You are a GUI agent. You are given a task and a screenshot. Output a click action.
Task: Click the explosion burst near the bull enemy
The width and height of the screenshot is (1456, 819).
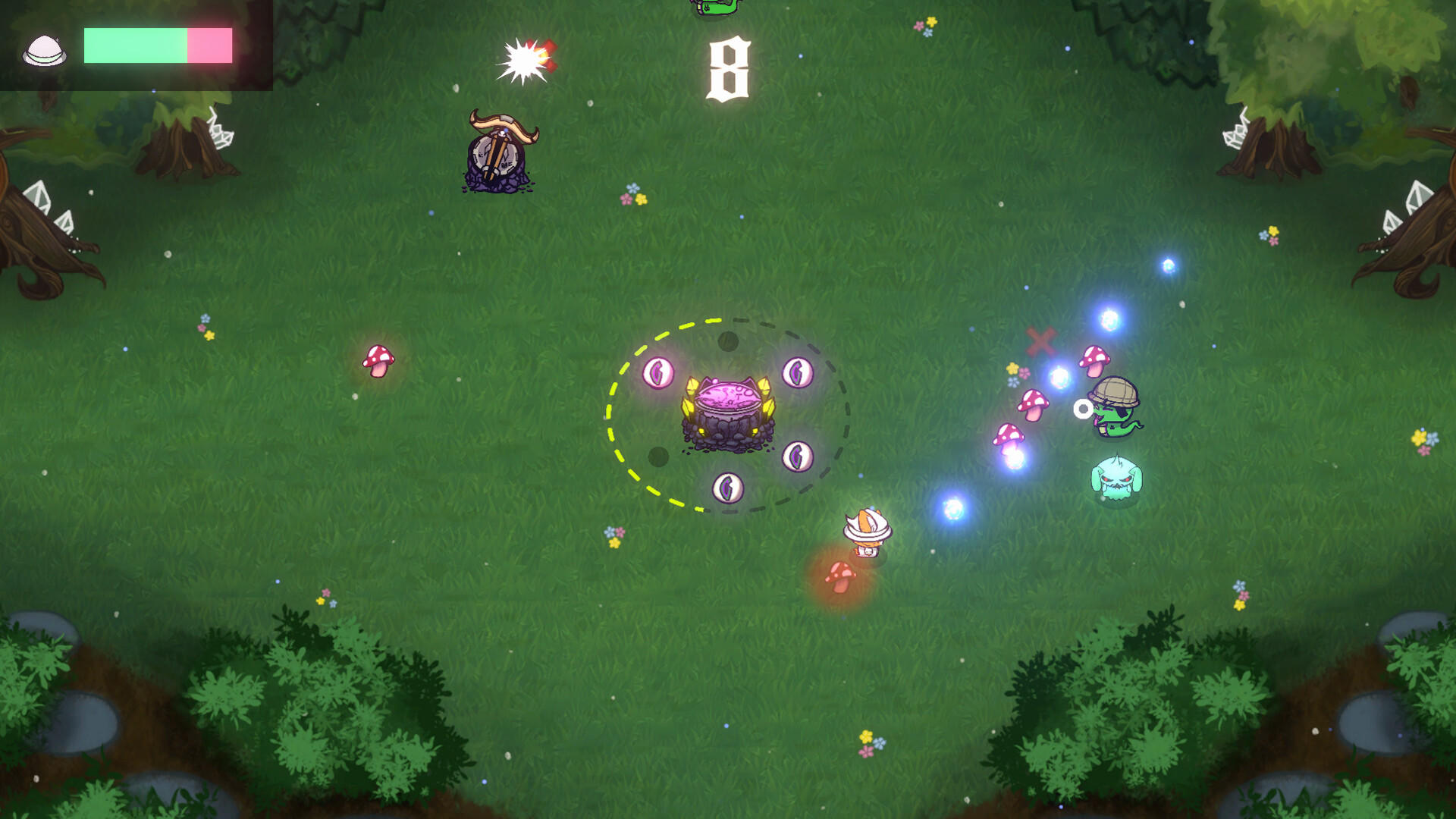[522, 60]
